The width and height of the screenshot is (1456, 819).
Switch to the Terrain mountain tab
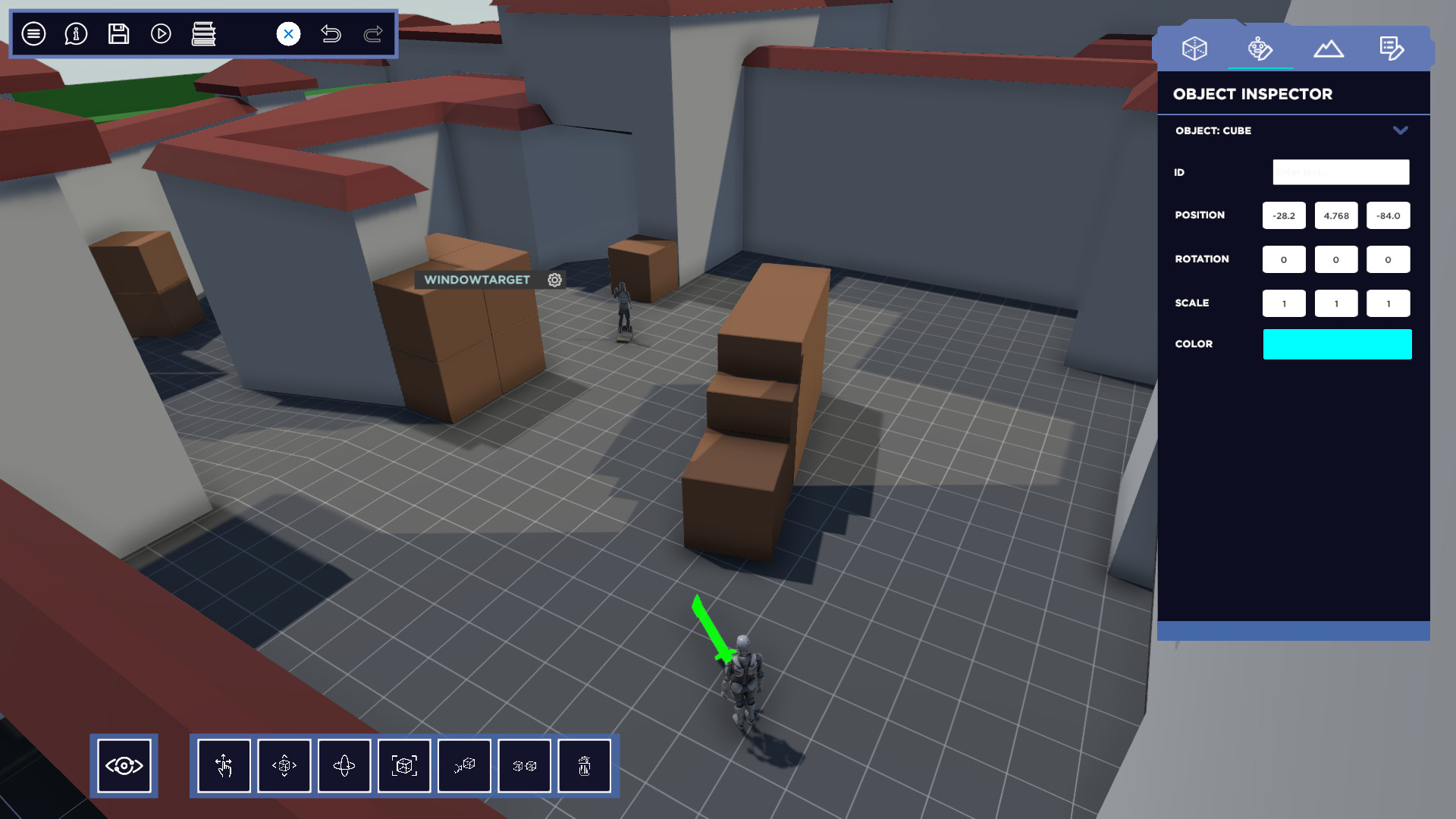pyautogui.click(x=1328, y=47)
